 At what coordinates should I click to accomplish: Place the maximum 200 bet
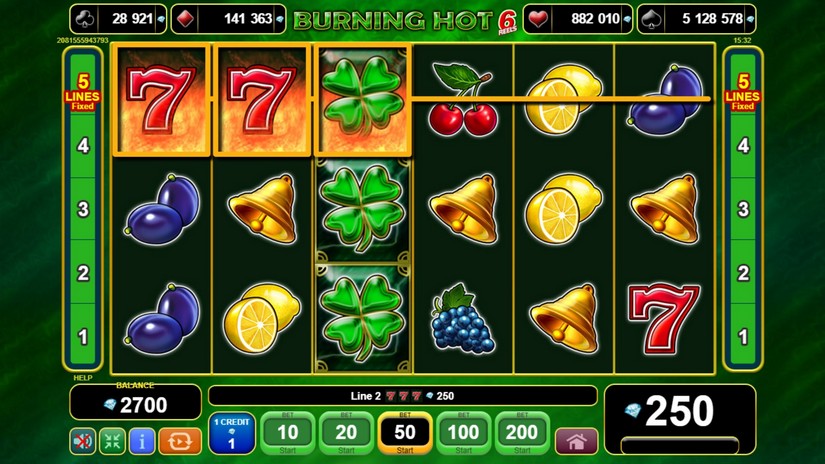[522, 434]
